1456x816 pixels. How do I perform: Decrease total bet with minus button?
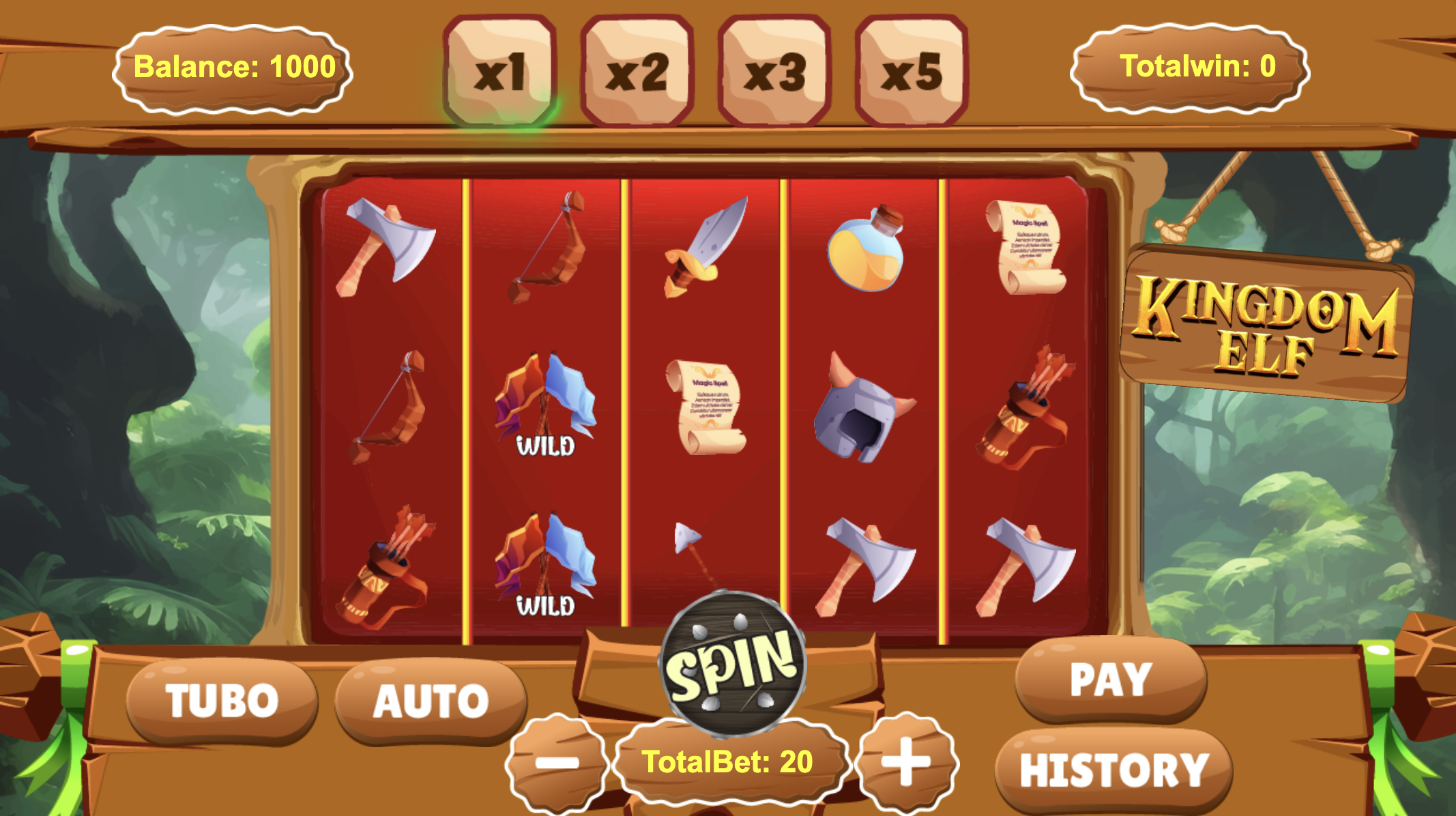(557, 761)
